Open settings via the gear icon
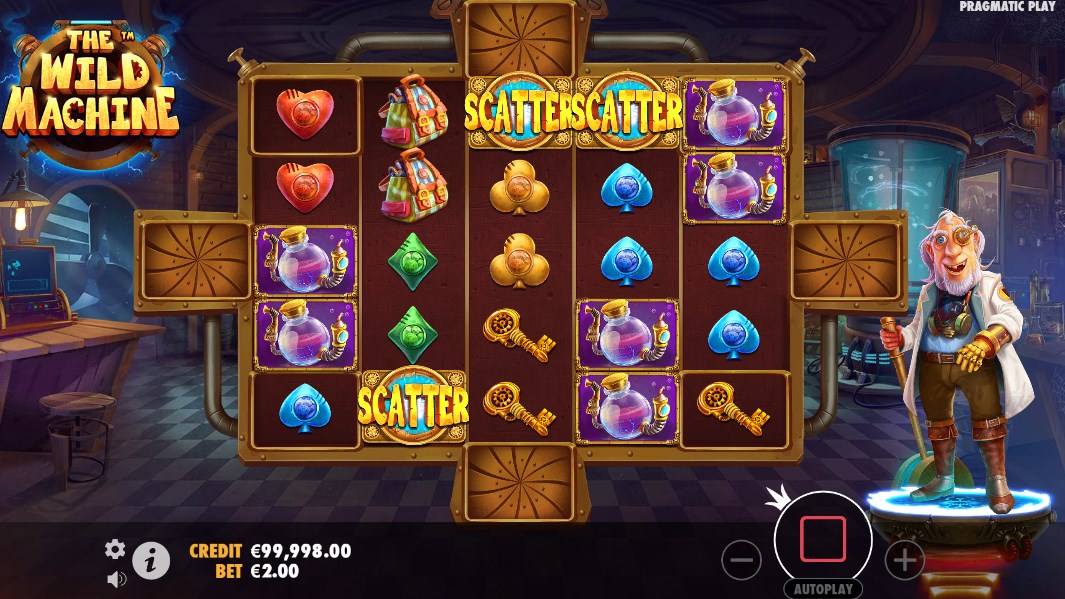 (x=116, y=548)
